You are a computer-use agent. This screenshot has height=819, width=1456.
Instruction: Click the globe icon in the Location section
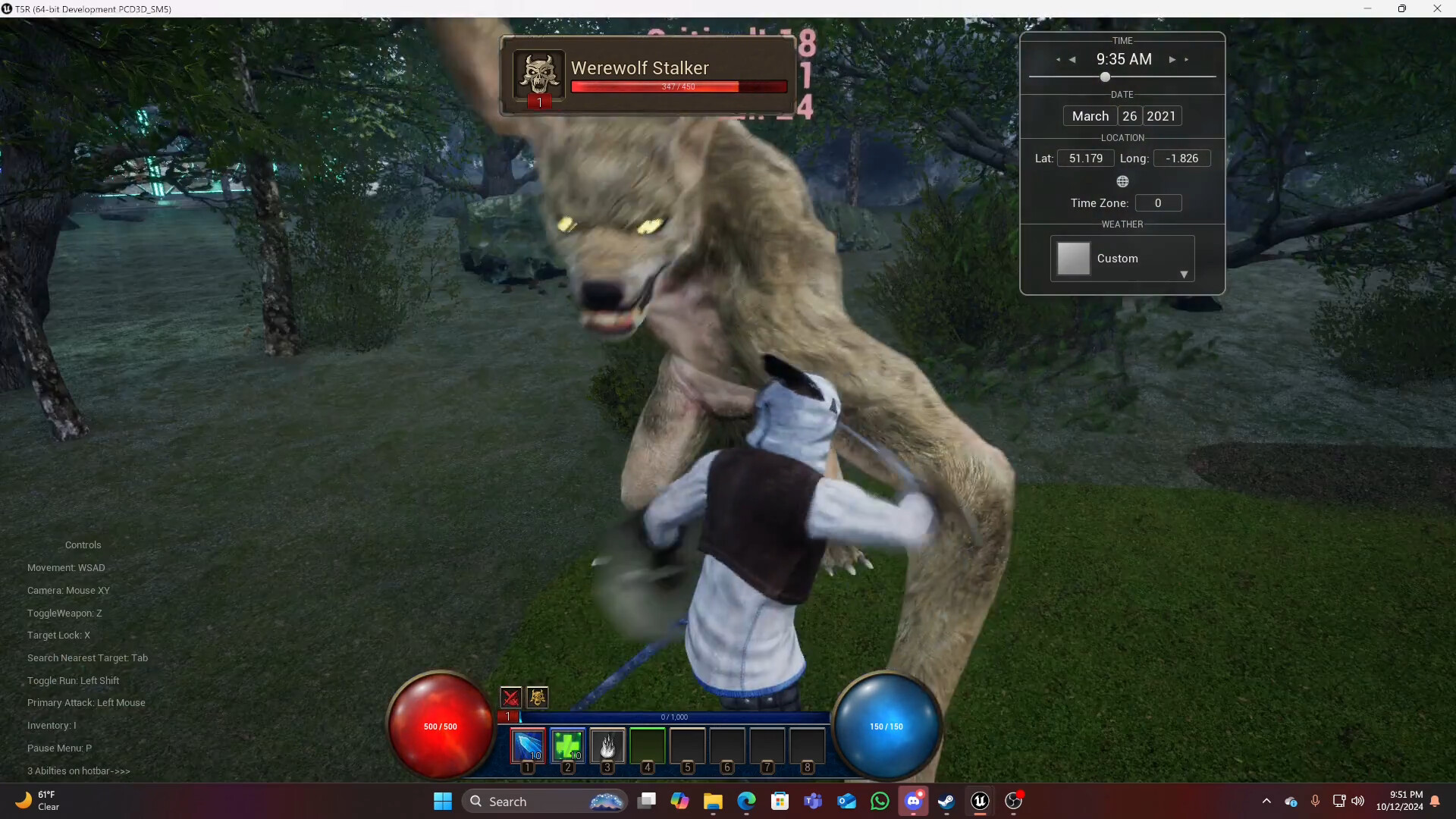point(1123,181)
